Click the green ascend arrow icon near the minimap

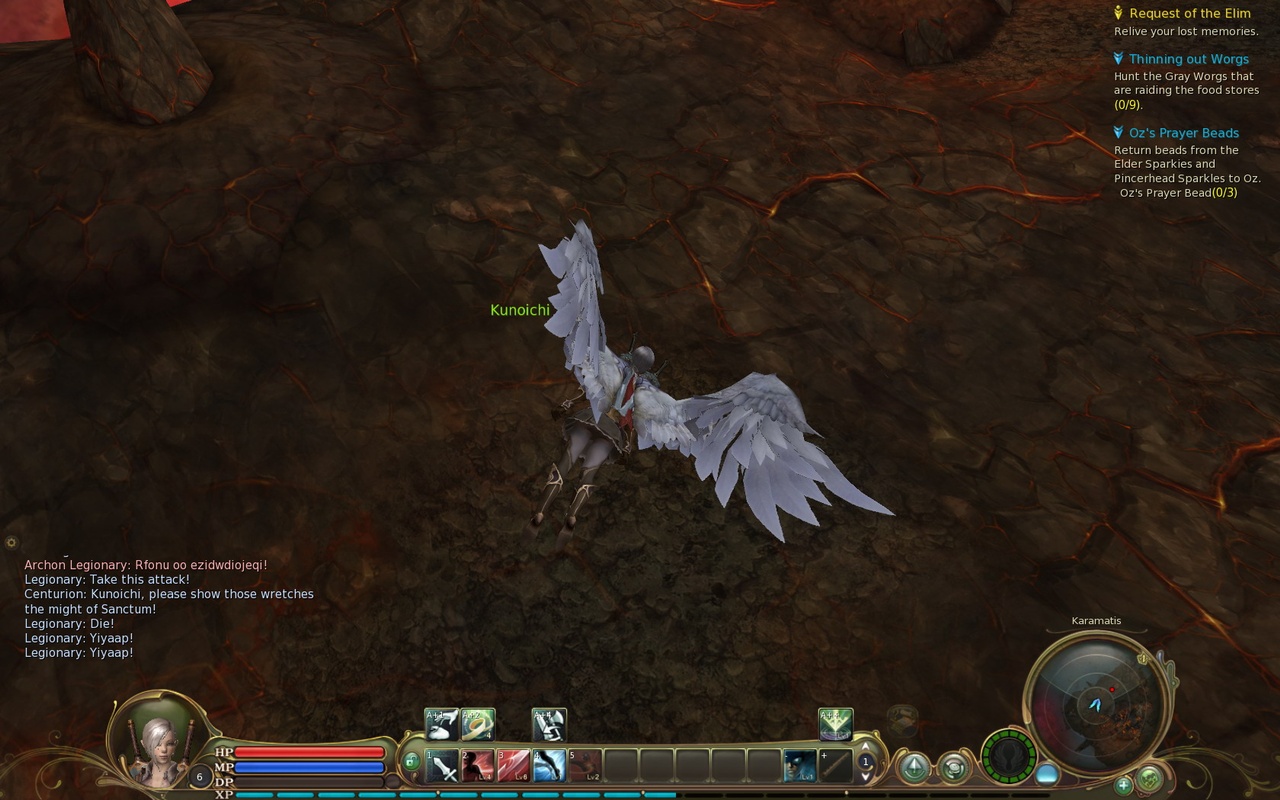[914, 765]
